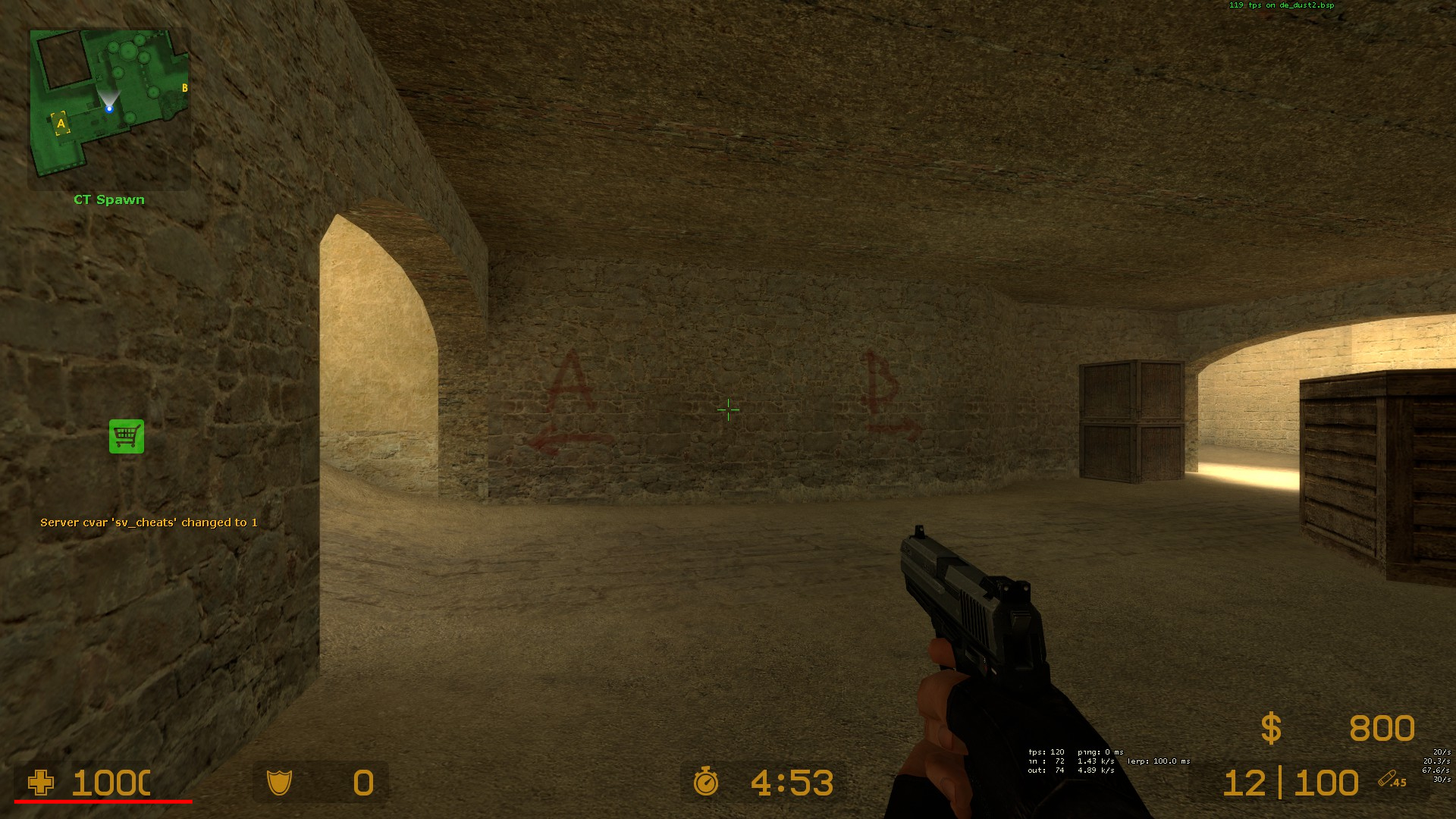Click the green crosshair at screen center
Viewport: 1456px width, 819px height.
pos(728,409)
